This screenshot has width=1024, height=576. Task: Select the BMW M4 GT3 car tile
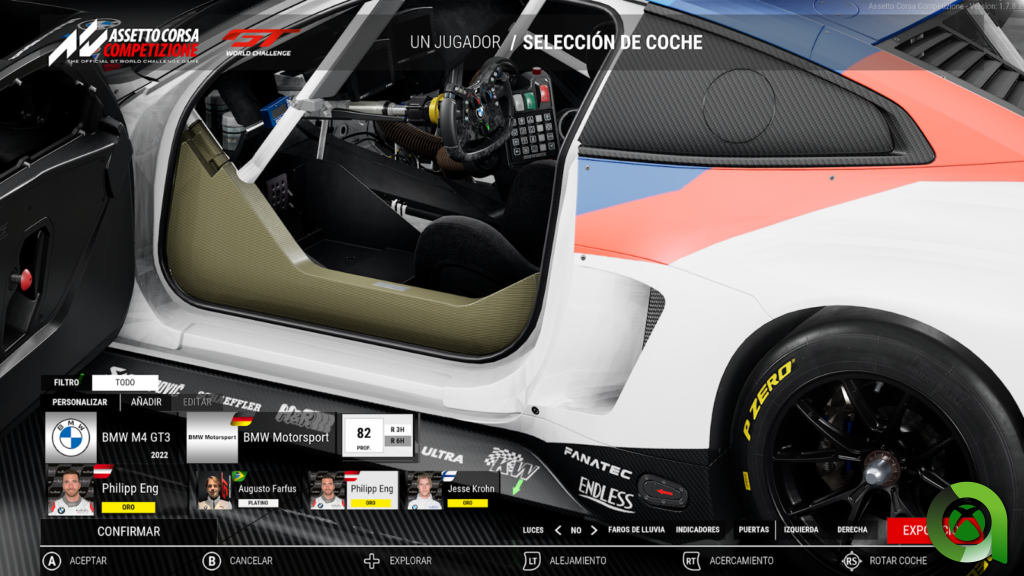112,438
